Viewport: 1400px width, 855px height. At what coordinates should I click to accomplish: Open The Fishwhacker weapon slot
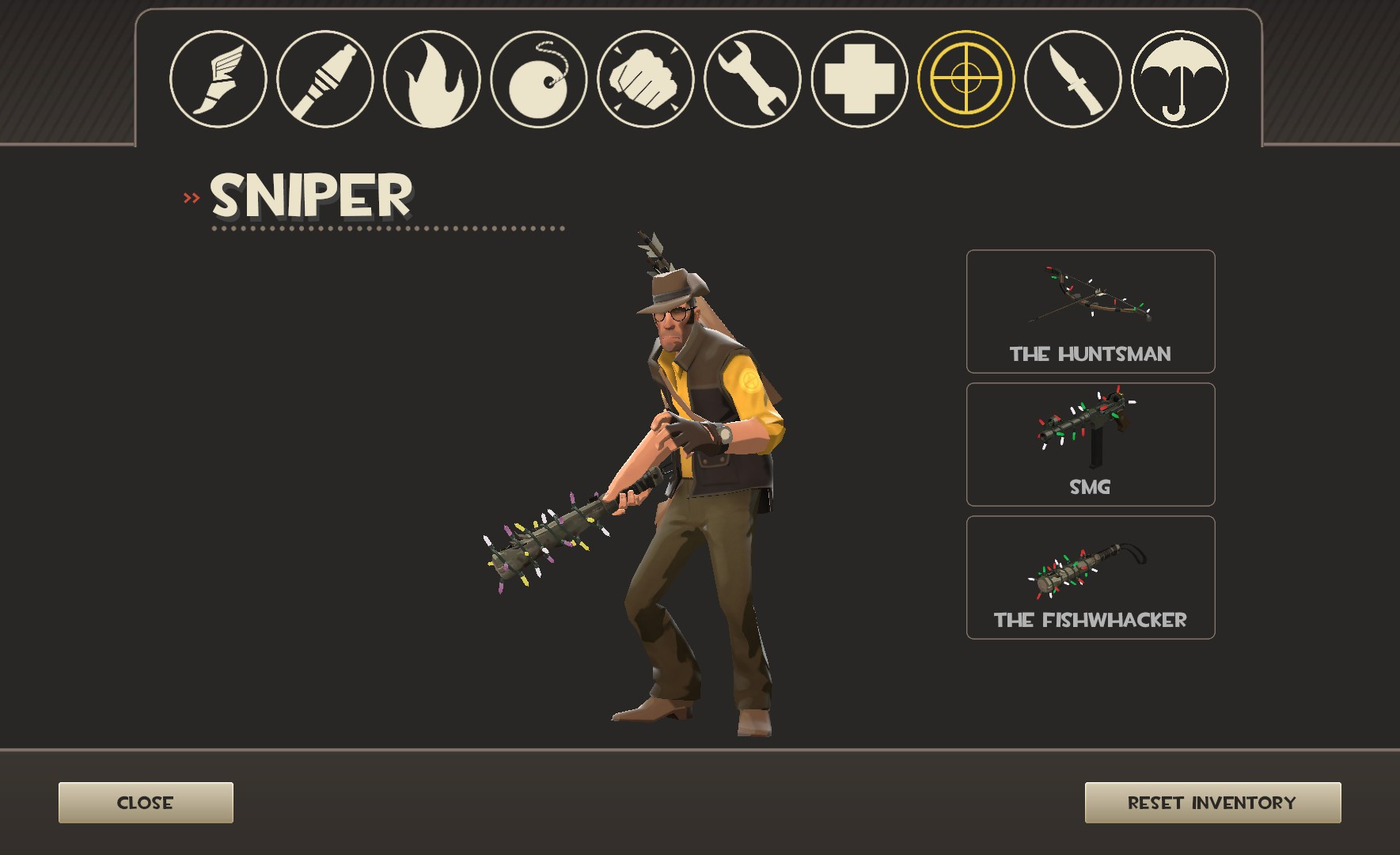[x=1091, y=576]
